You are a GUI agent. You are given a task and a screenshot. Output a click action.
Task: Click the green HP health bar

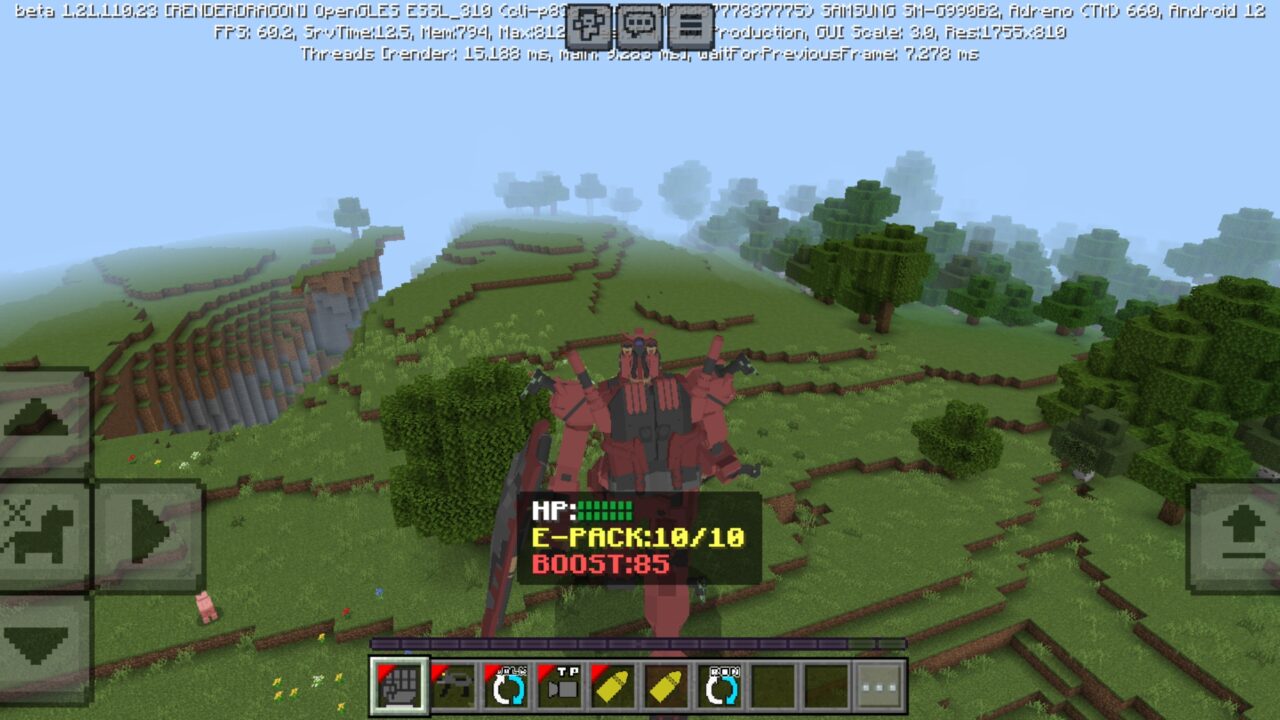click(x=607, y=510)
